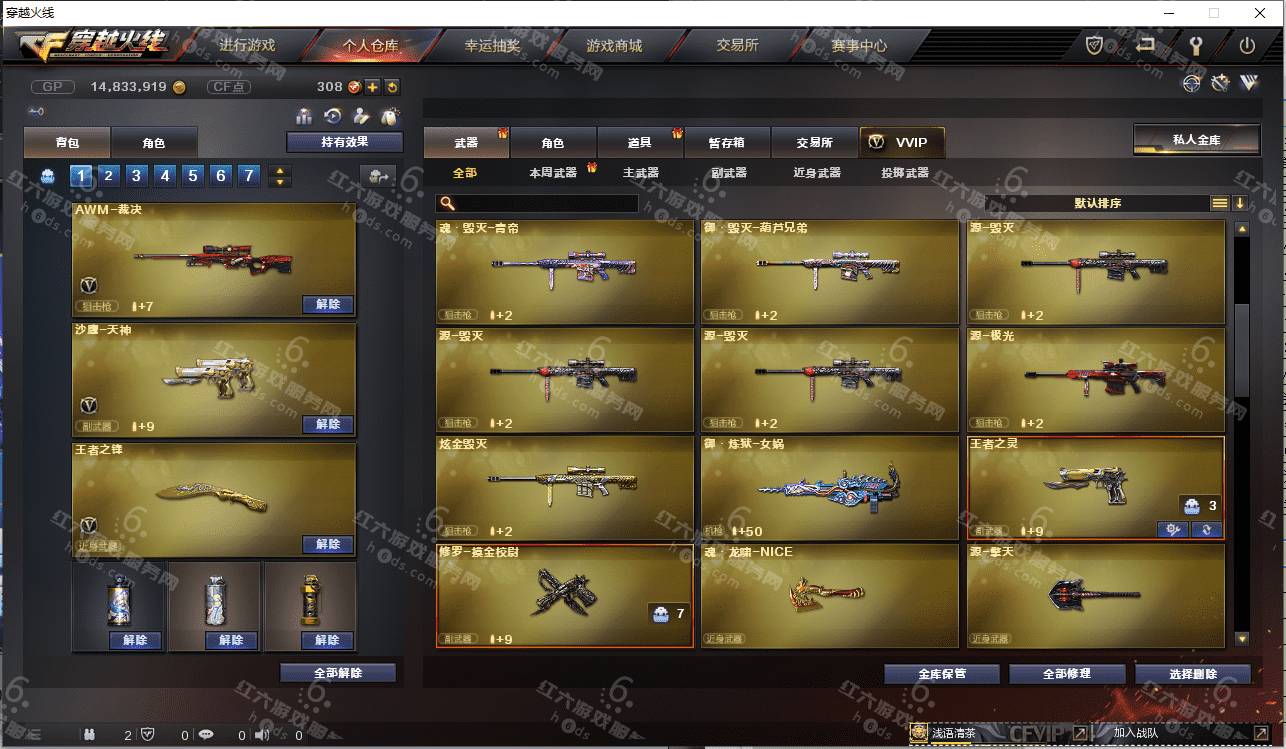Open the 默认排序 sort dropdown
The width and height of the screenshot is (1286, 749).
click(x=1097, y=203)
